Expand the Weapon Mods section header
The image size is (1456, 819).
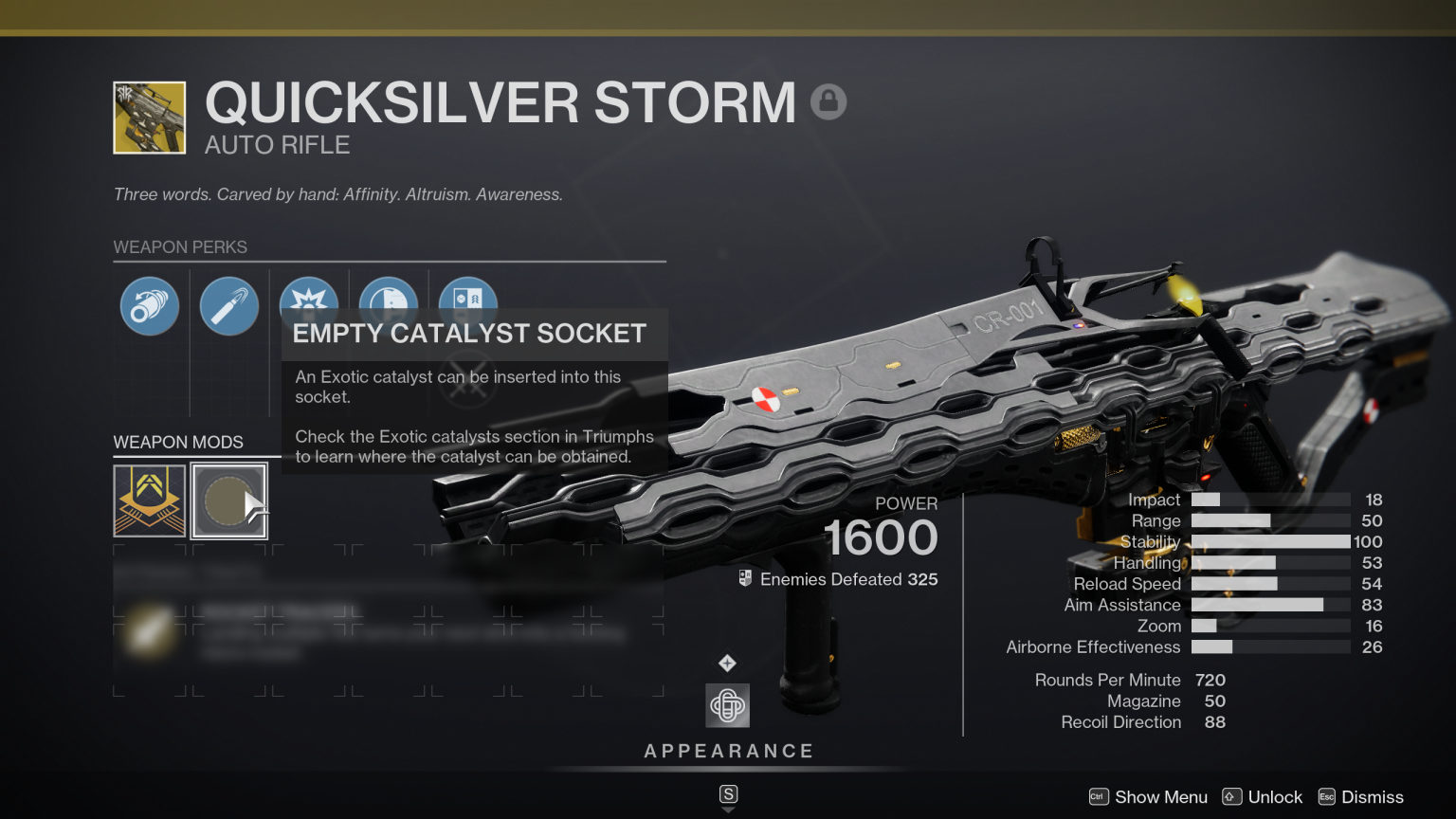tap(177, 442)
